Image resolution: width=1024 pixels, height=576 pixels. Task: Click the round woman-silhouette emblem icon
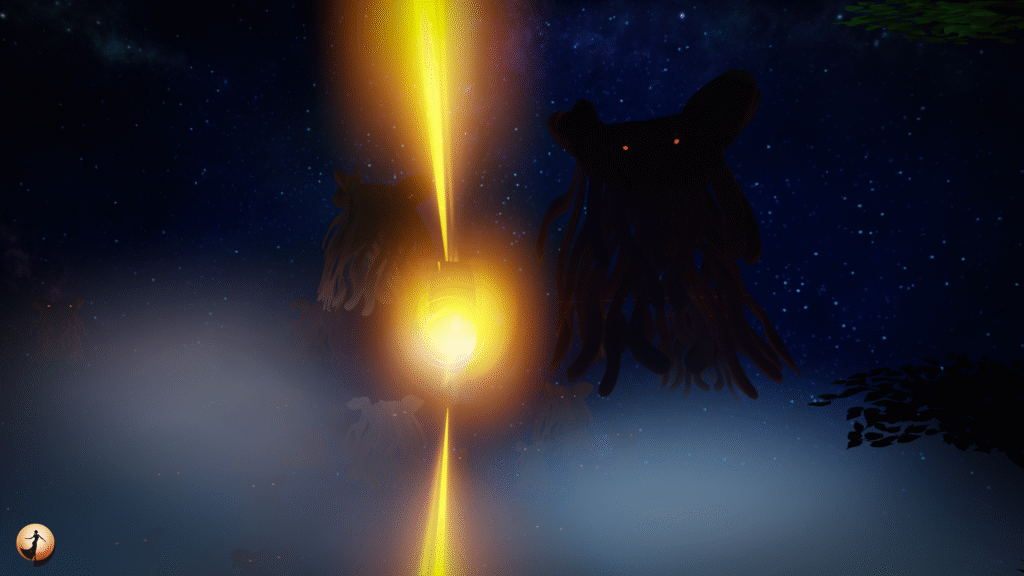(36, 543)
